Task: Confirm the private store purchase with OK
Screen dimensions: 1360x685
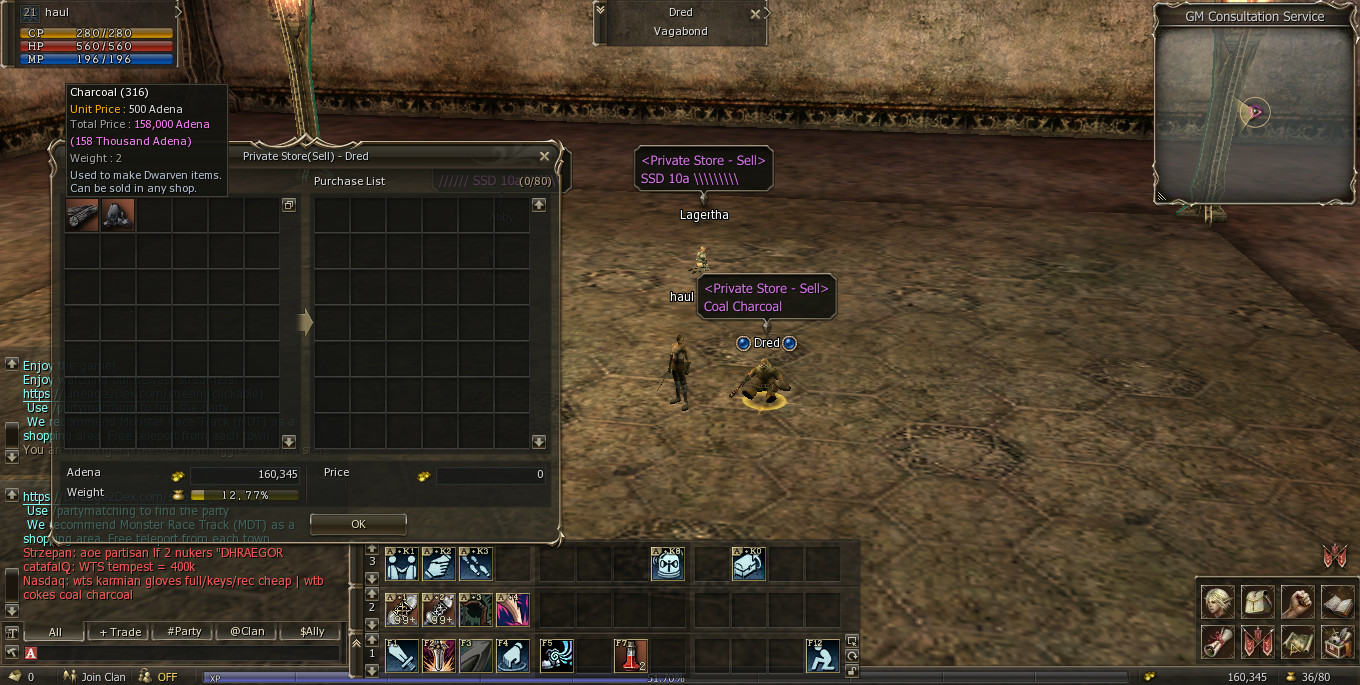Action: (358, 524)
